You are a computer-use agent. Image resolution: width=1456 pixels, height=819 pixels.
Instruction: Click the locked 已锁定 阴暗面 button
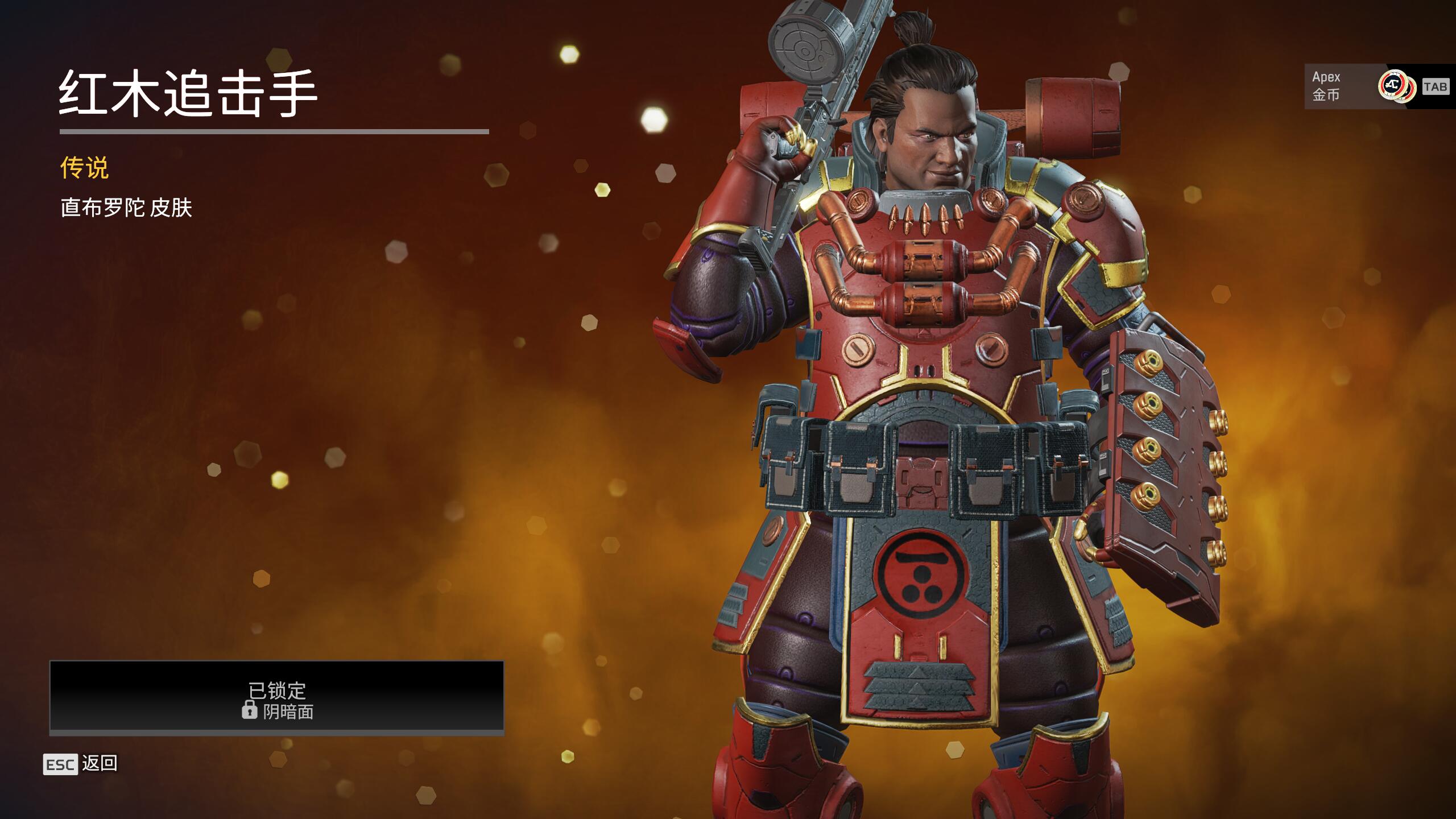(x=276, y=697)
